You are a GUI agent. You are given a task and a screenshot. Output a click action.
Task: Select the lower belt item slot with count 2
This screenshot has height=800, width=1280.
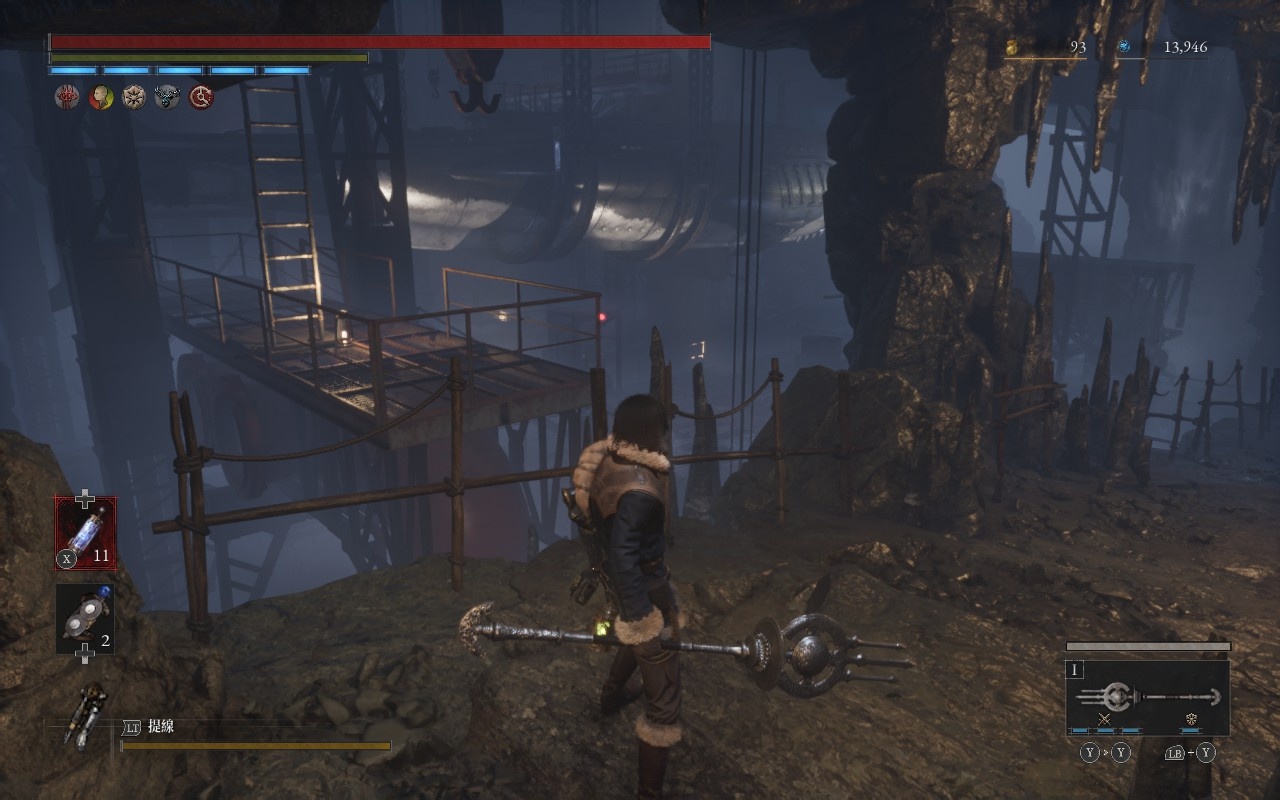(x=85, y=619)
